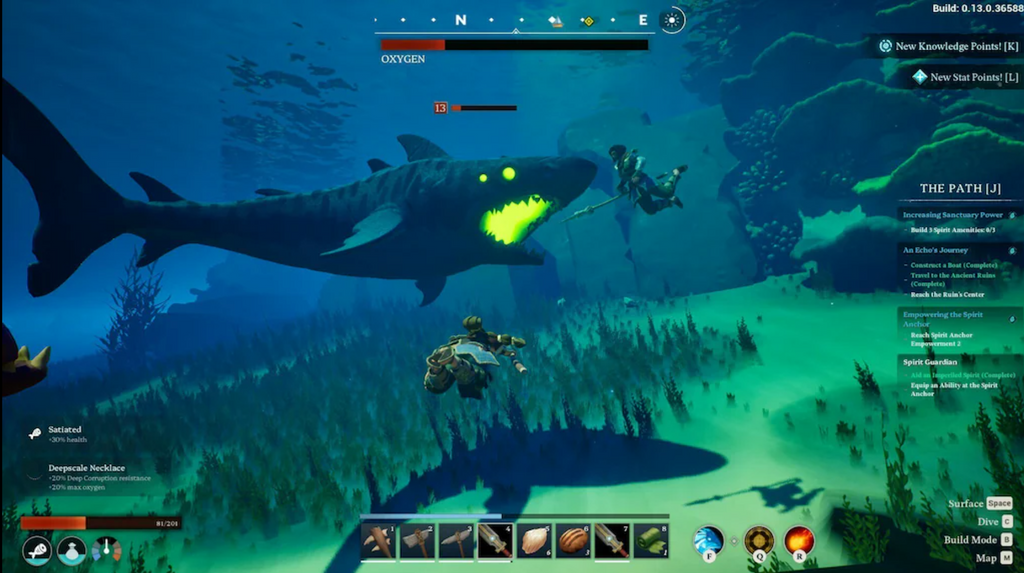The height and width of the screenshot is (573, 1024).
Task: Select the green leaf bandage in slot 8
Action: (x=651, y=541)
